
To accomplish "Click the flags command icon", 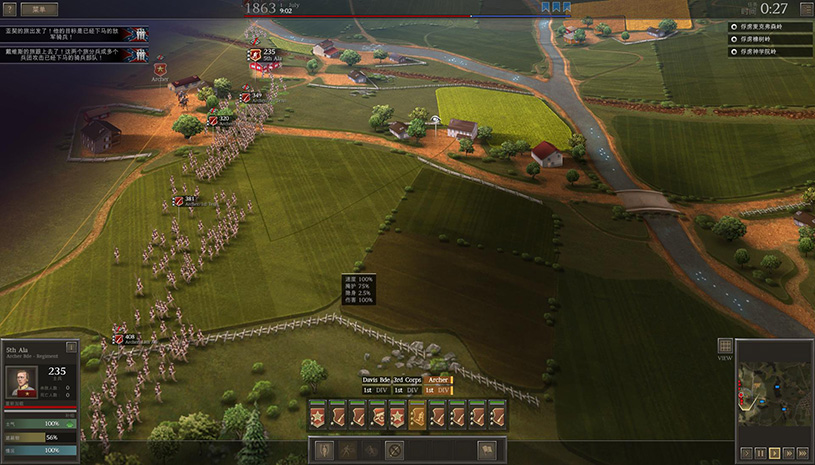I will (x=487, y=450).
